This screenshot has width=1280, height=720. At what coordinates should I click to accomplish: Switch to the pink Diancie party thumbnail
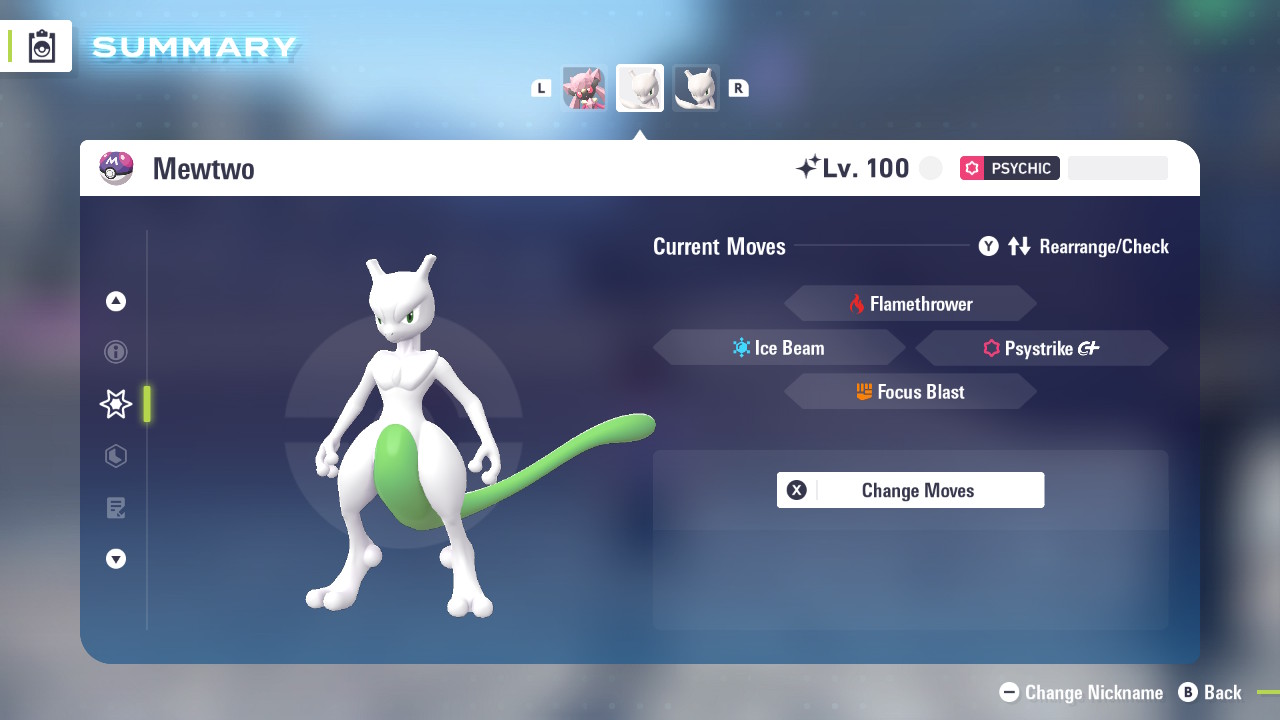tap(584, 88)
